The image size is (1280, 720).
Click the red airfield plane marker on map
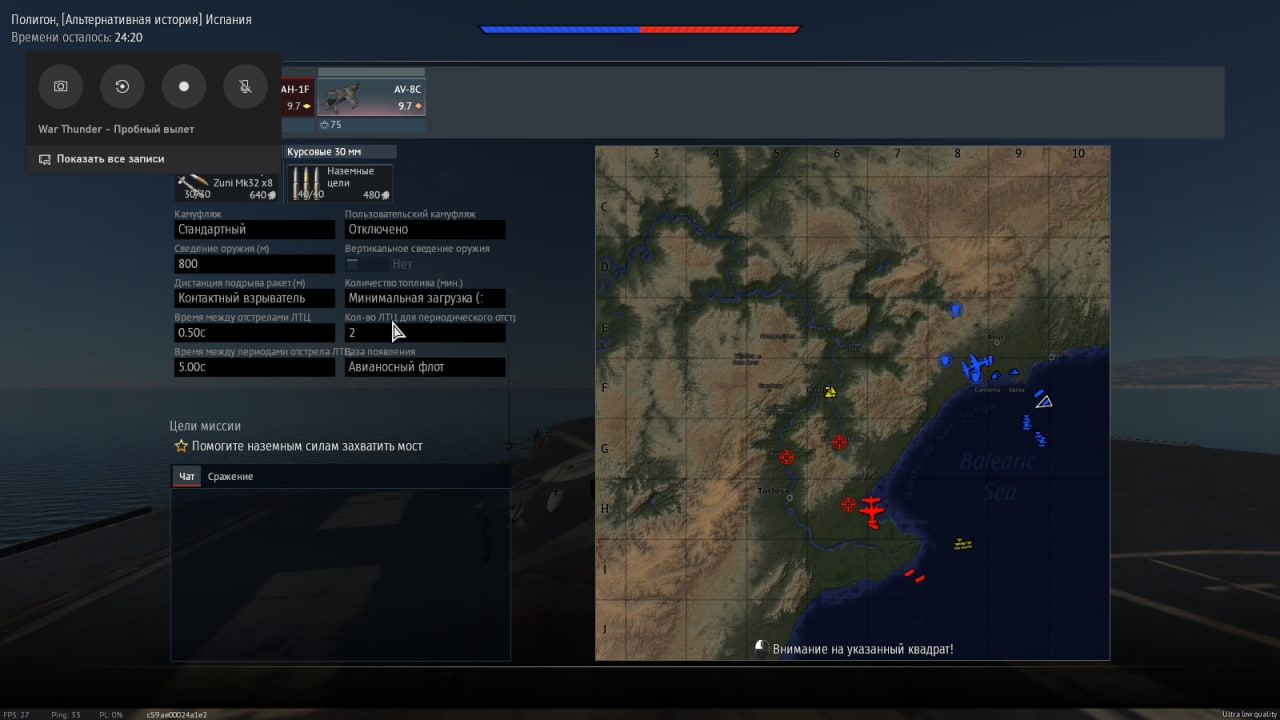pos(872,510)
